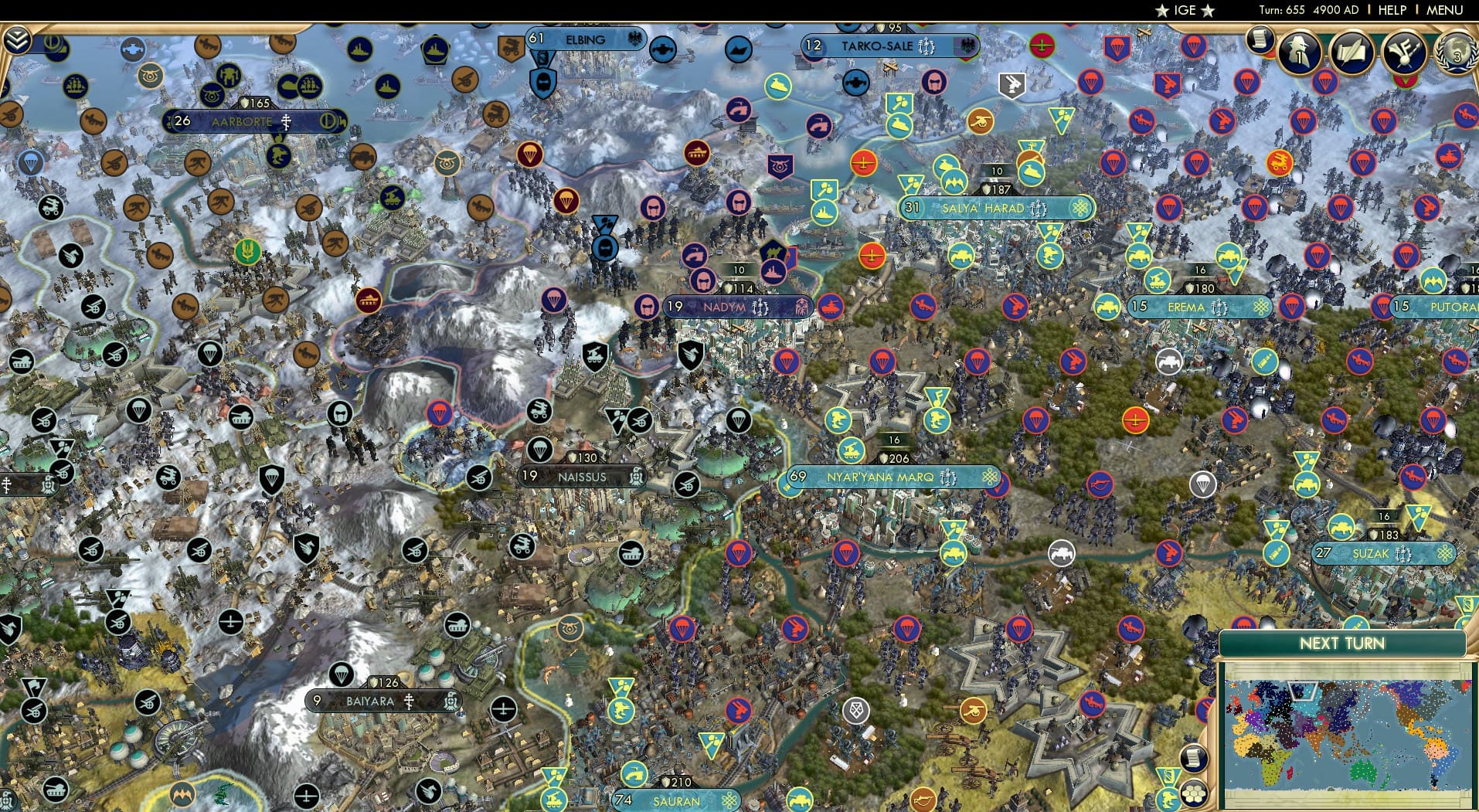
Task: Select the yellow paratrooper icon above Nyar'yana Marq
Action: (936, 420)
